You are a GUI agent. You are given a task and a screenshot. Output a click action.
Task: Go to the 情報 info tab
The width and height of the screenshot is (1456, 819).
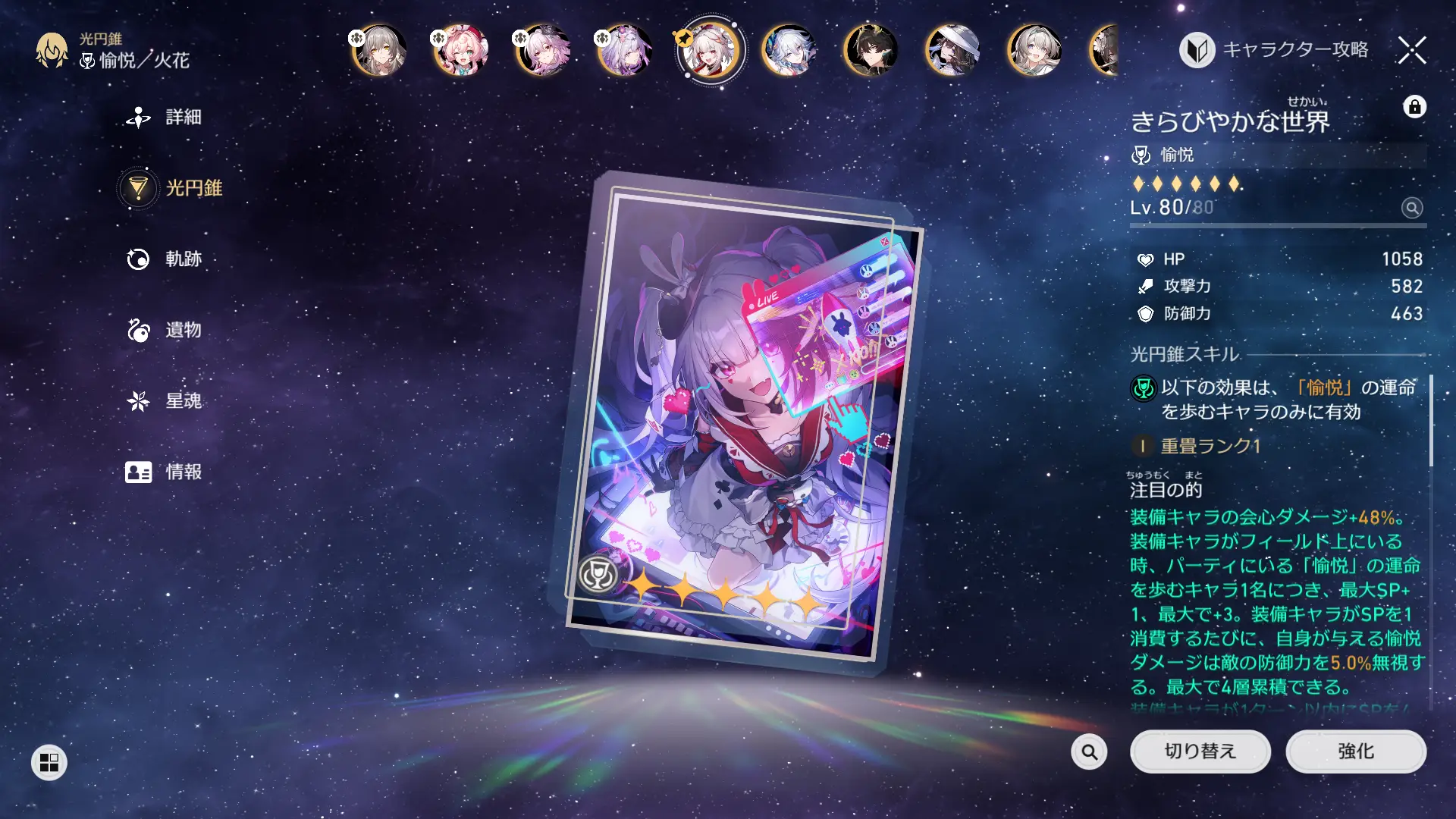coord(165,472)
